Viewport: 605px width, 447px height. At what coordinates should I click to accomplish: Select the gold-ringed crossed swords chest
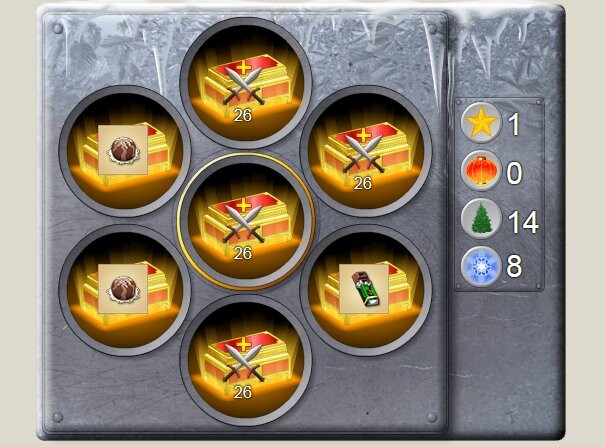click(243, 220)
